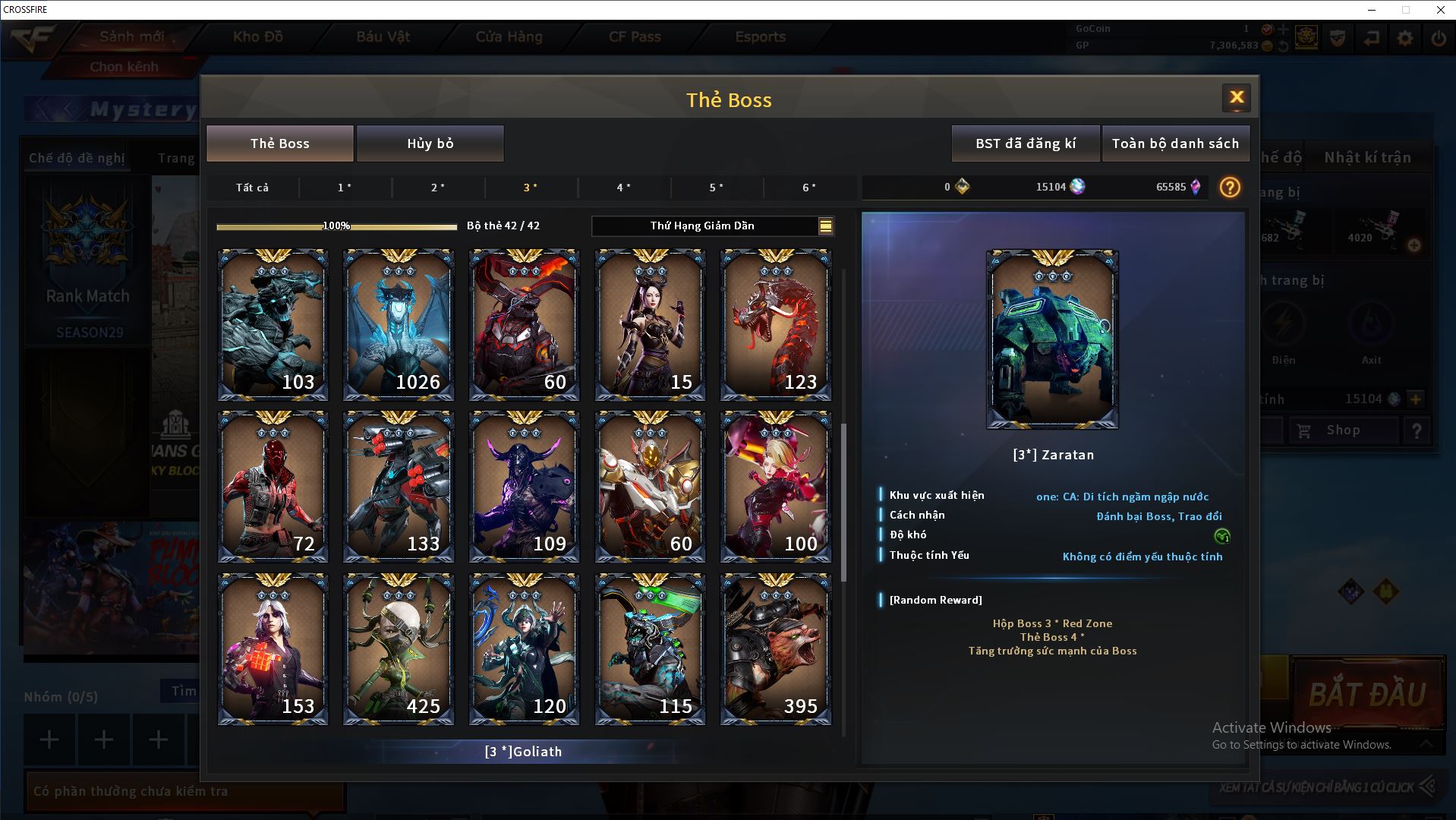Click the boss card with count 153

[x=273, y=649]
